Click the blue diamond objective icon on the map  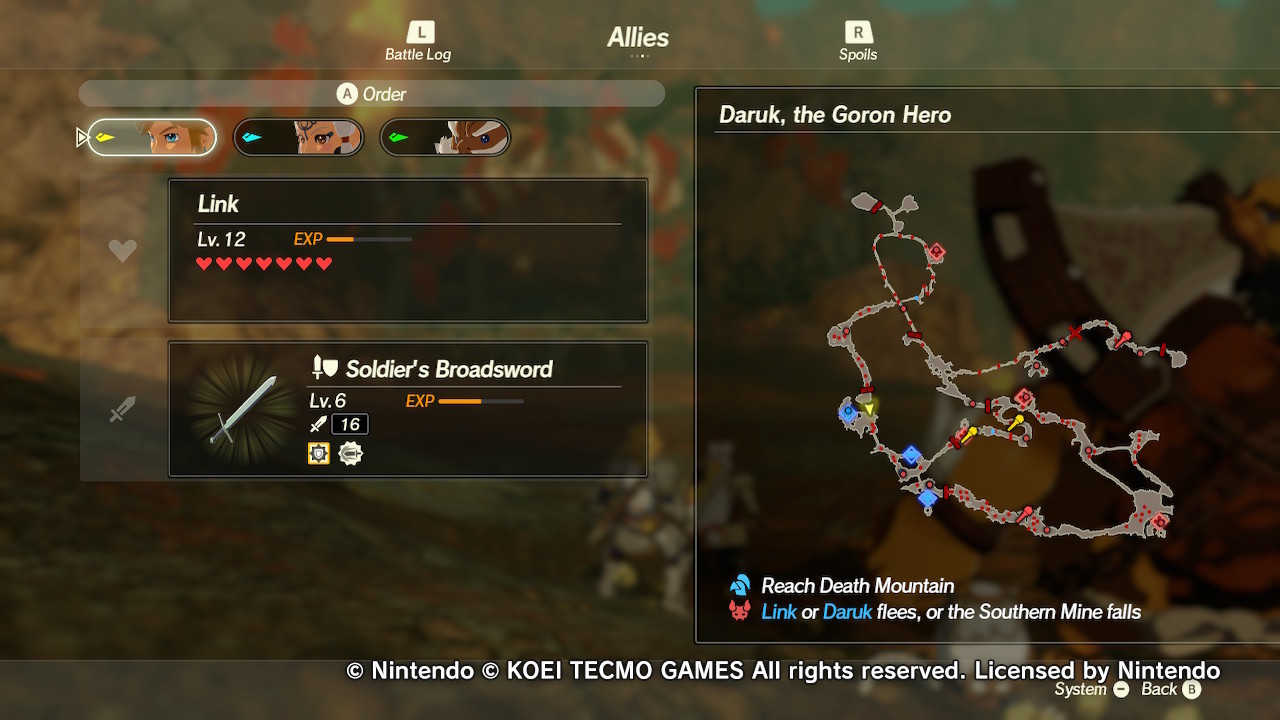910,457
